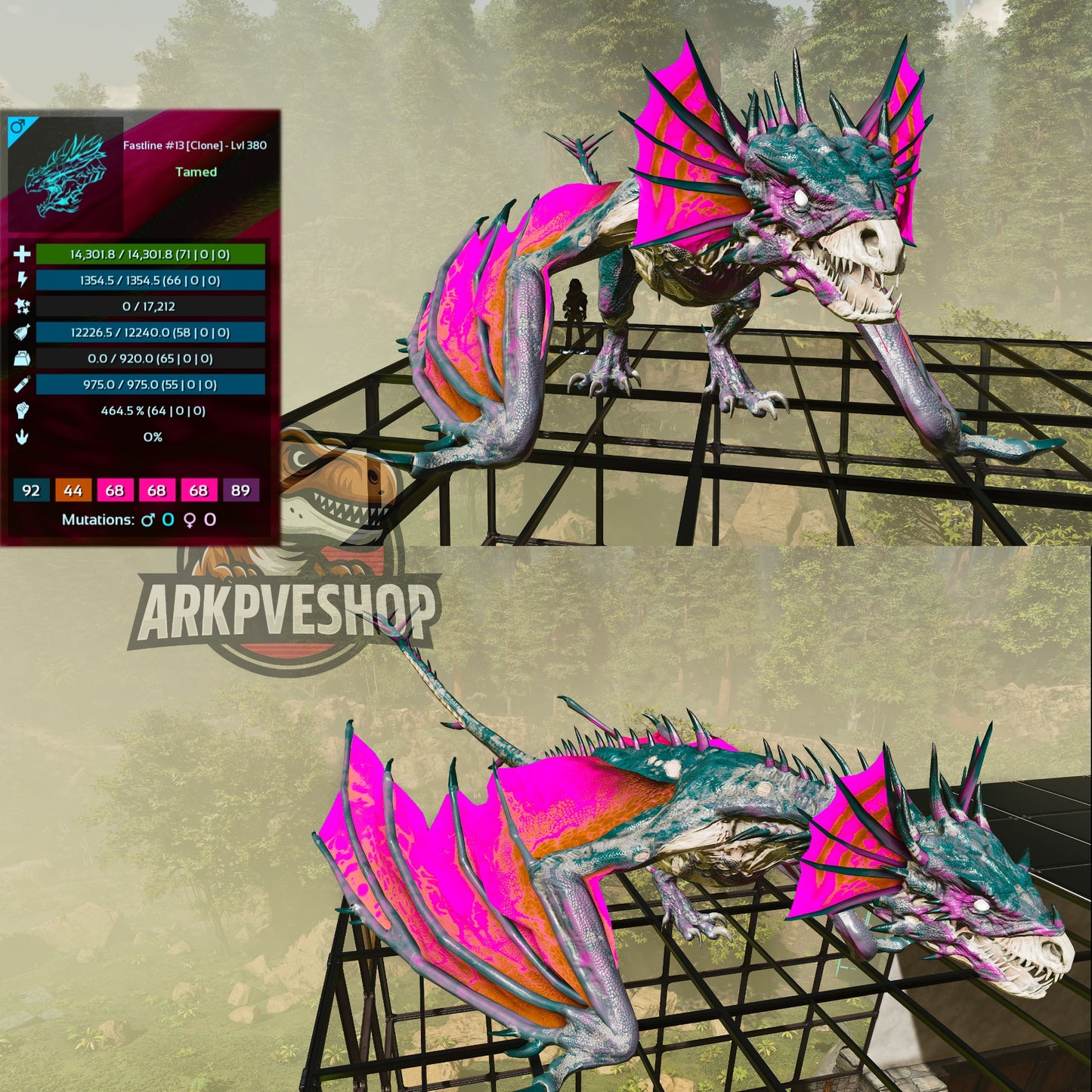Click the Tamed status label
Viewport: 1092px width, 1092px height.
tap(197, 172)
